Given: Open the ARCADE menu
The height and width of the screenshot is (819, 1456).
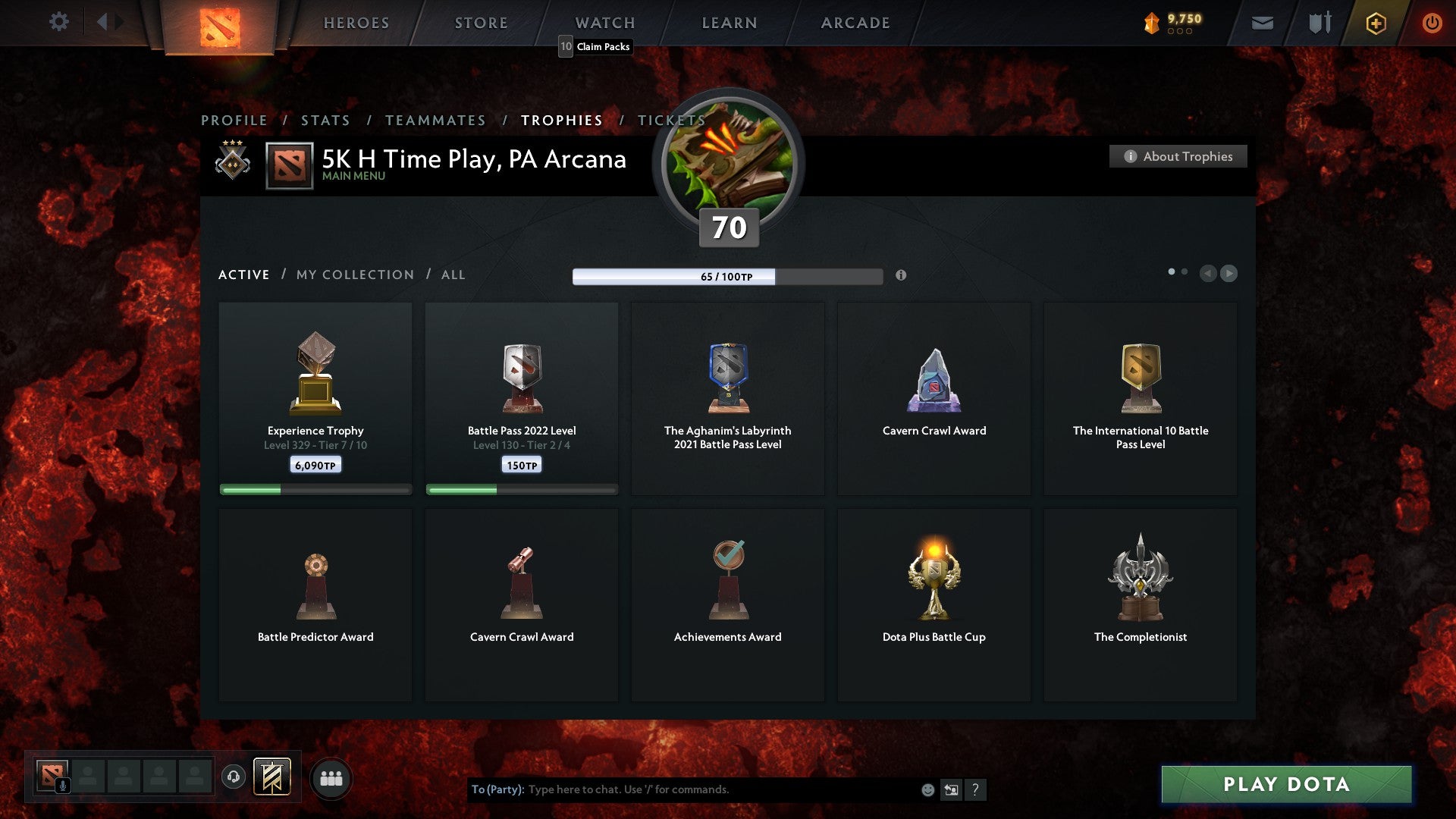Looking at the screenshot, I should pos(855,22).
